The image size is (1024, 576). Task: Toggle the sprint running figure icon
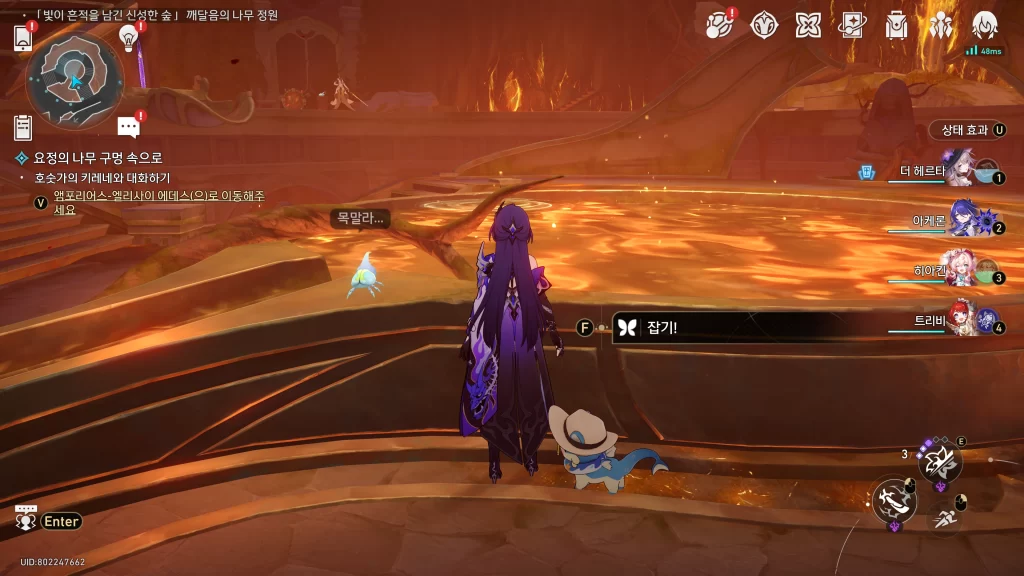(945, 517)
